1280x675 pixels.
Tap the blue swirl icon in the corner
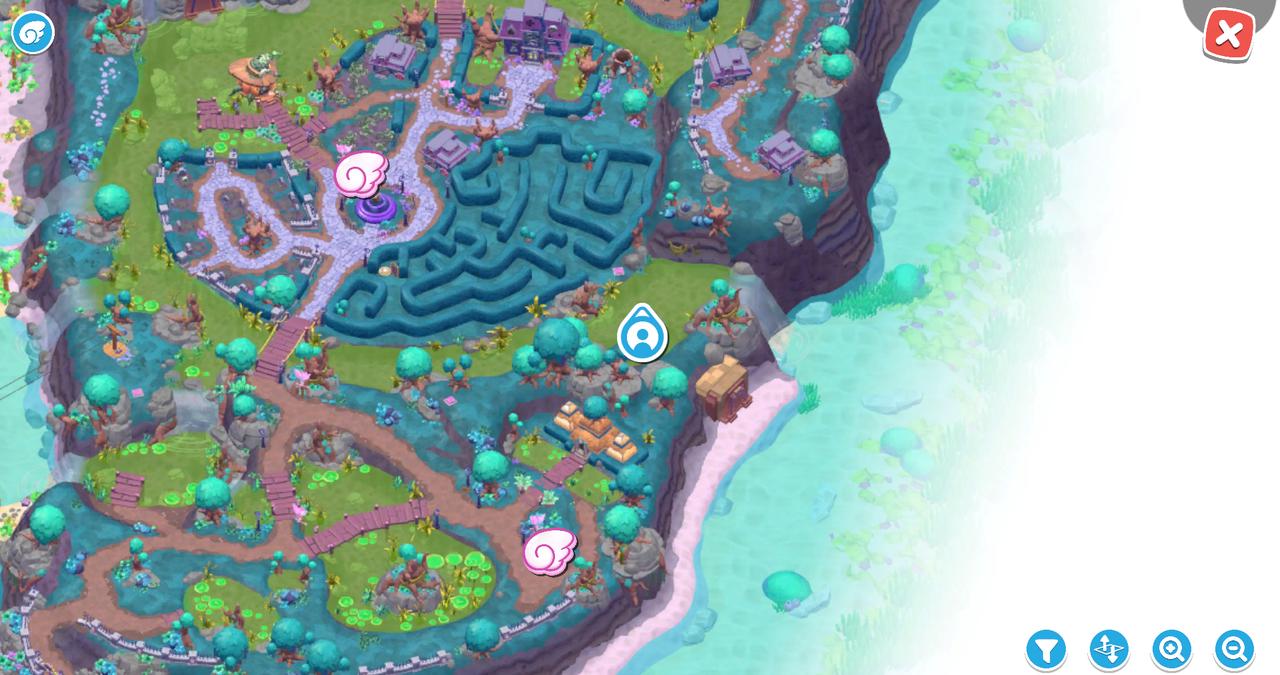point(31,33)
